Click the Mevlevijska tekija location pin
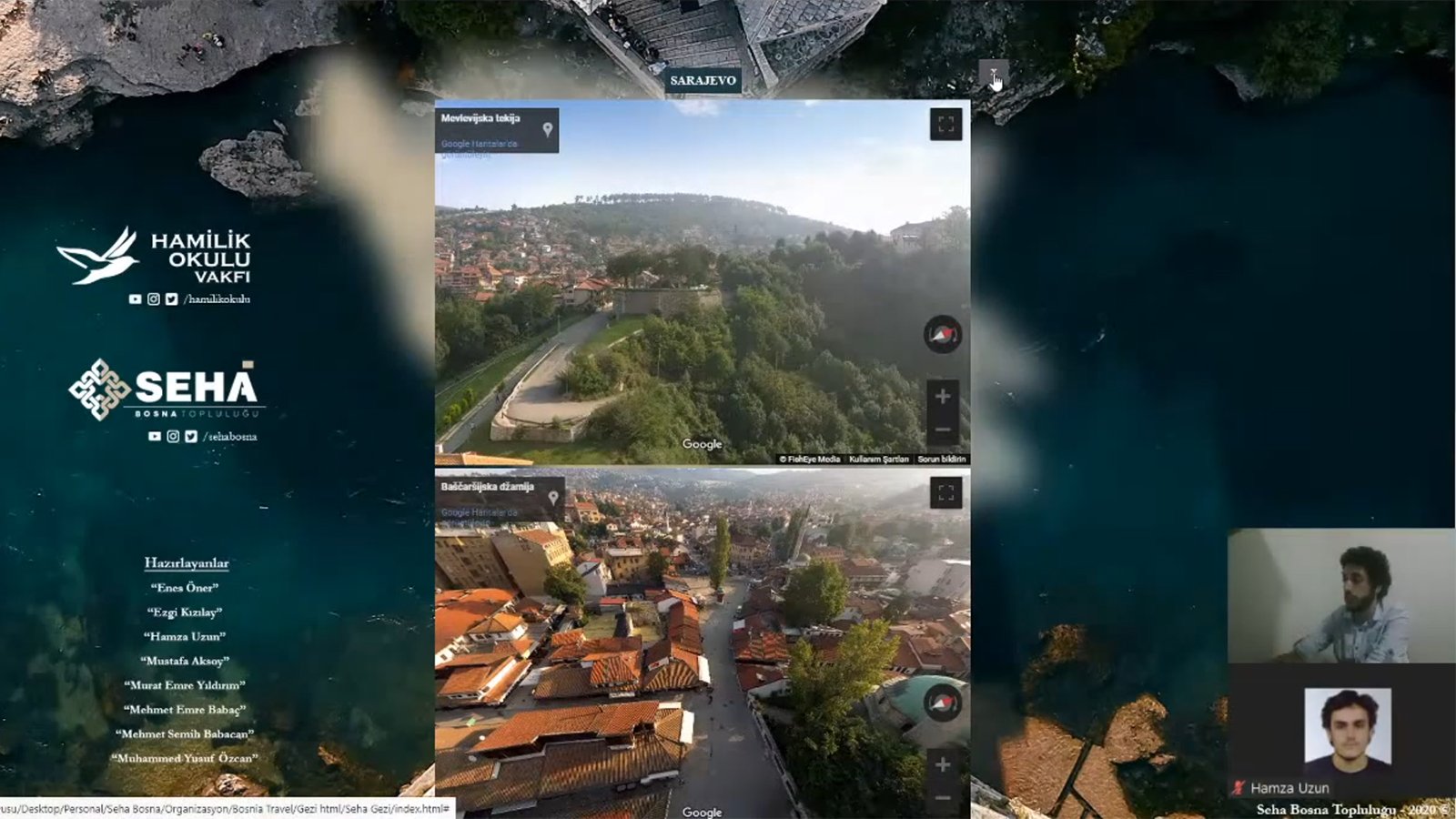1456x819 pixels. (547, 130)
